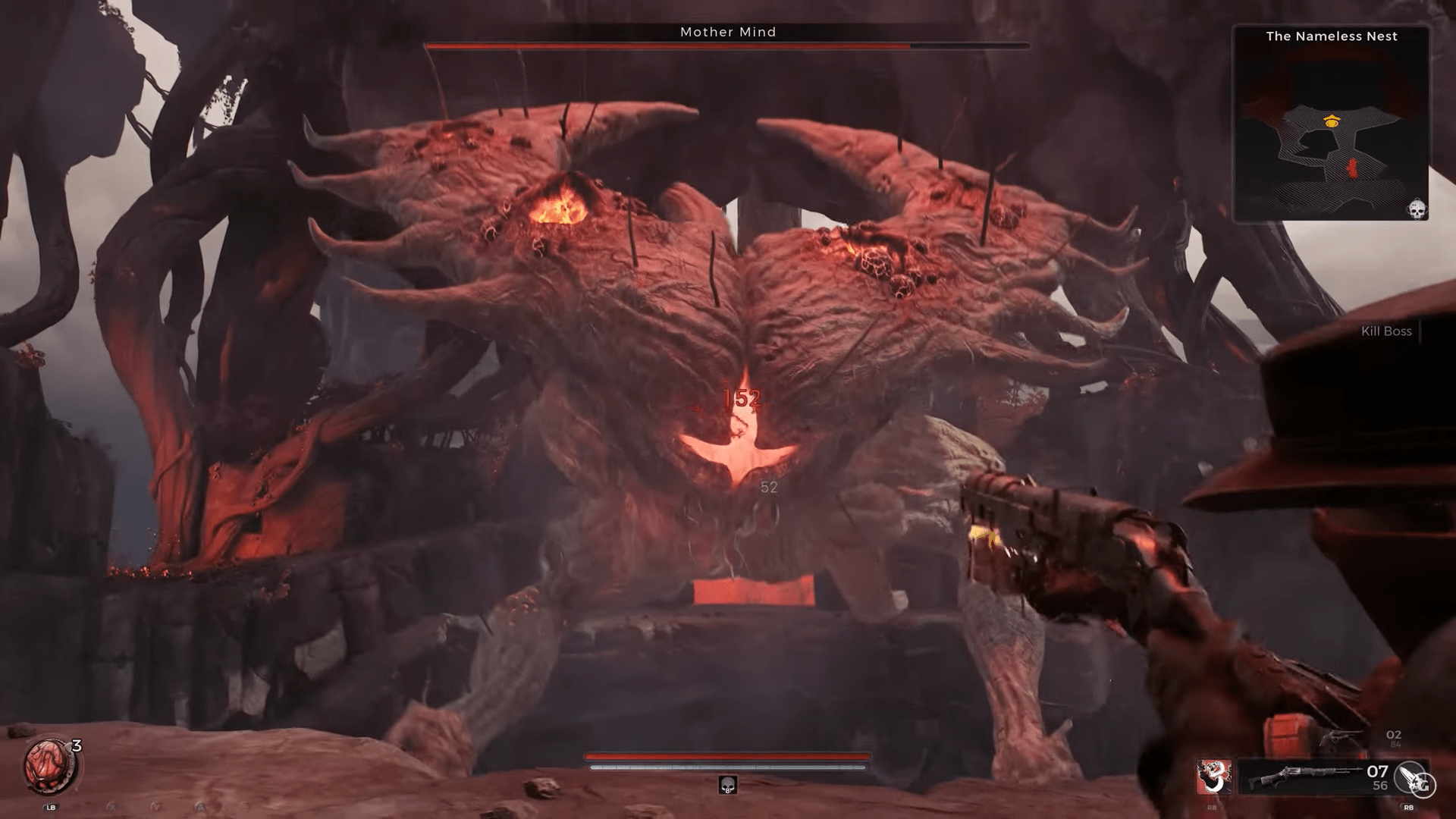
Task: Use the red heart relic icon
Action: coord(49,764)
